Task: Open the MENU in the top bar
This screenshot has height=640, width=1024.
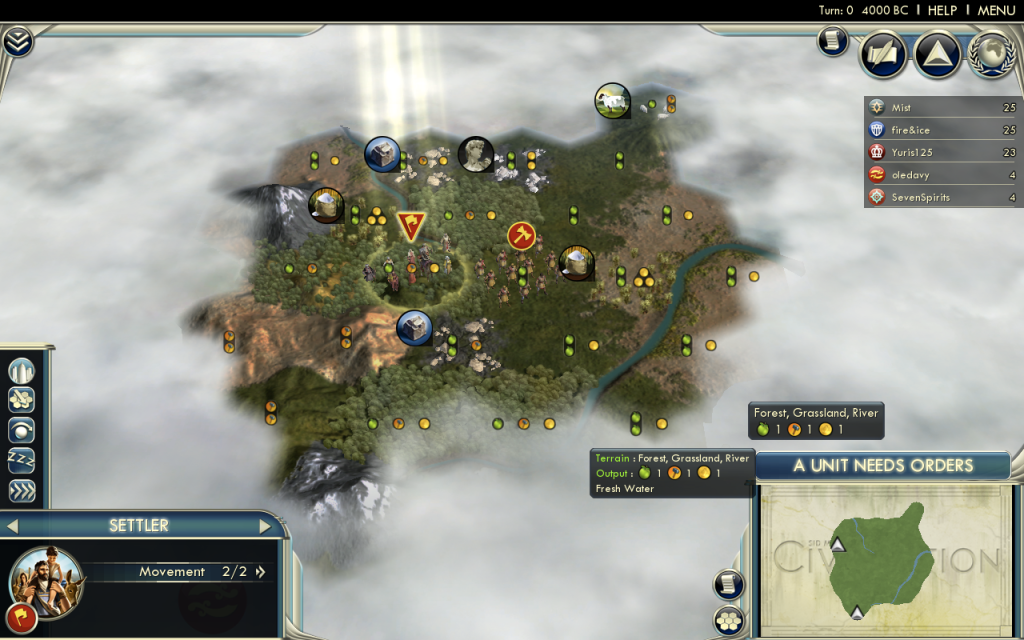Action: click(996, 10)
